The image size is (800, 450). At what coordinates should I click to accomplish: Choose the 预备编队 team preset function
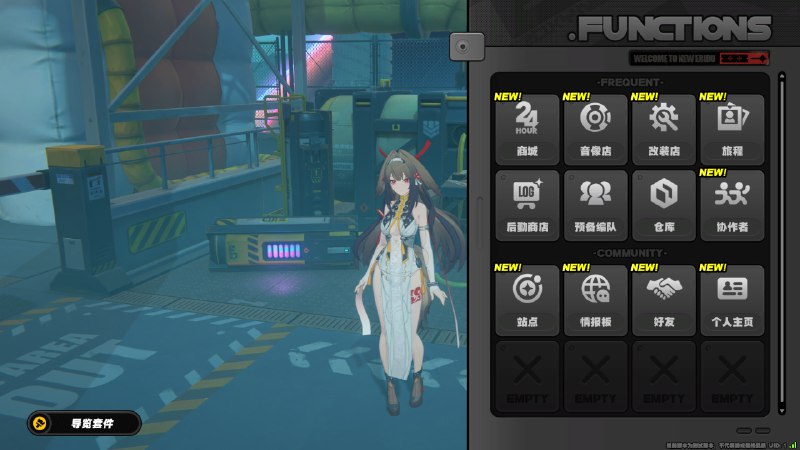coord(595,204)
